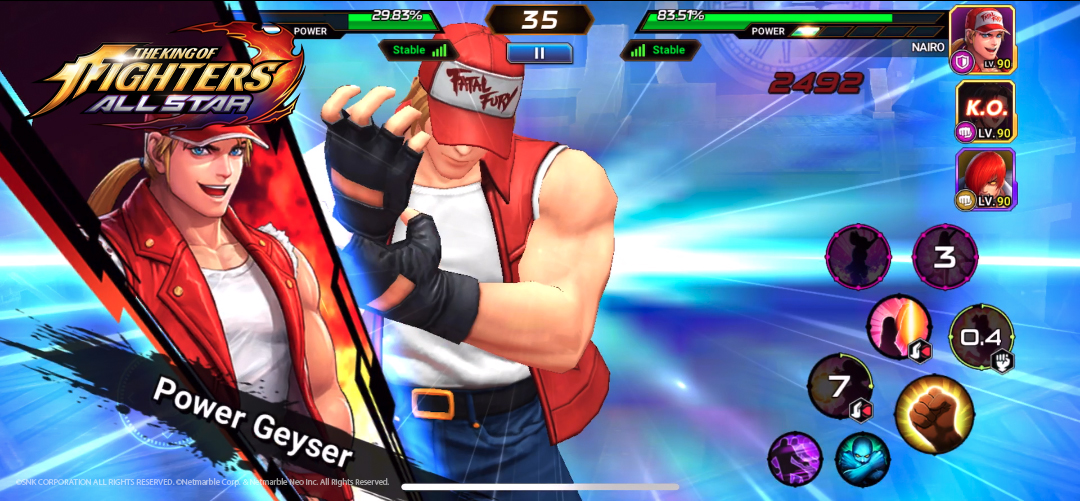Trigger the purple dodge dash button

click(794, 460)
